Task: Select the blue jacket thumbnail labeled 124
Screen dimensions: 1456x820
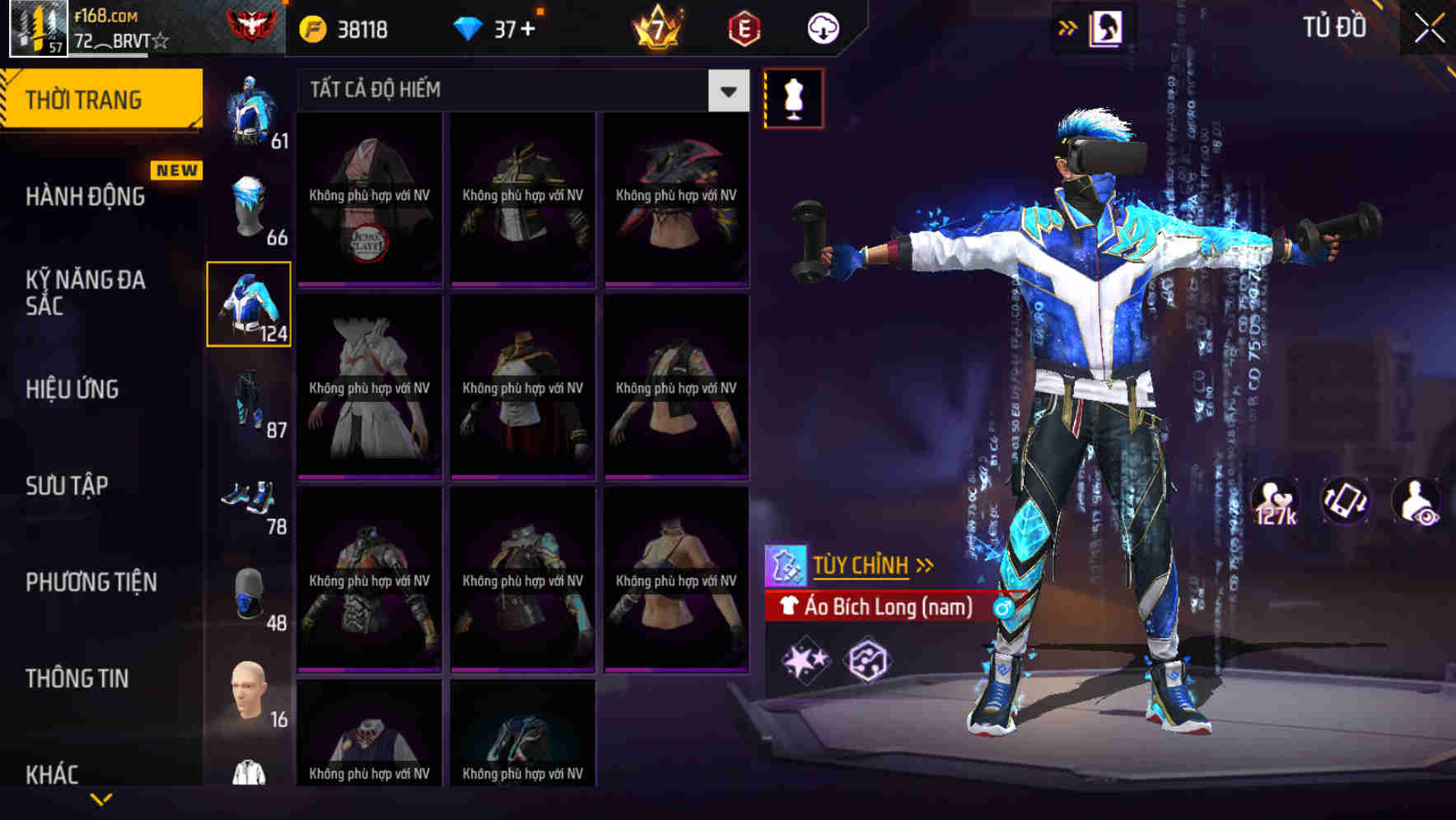Action: 248,305
